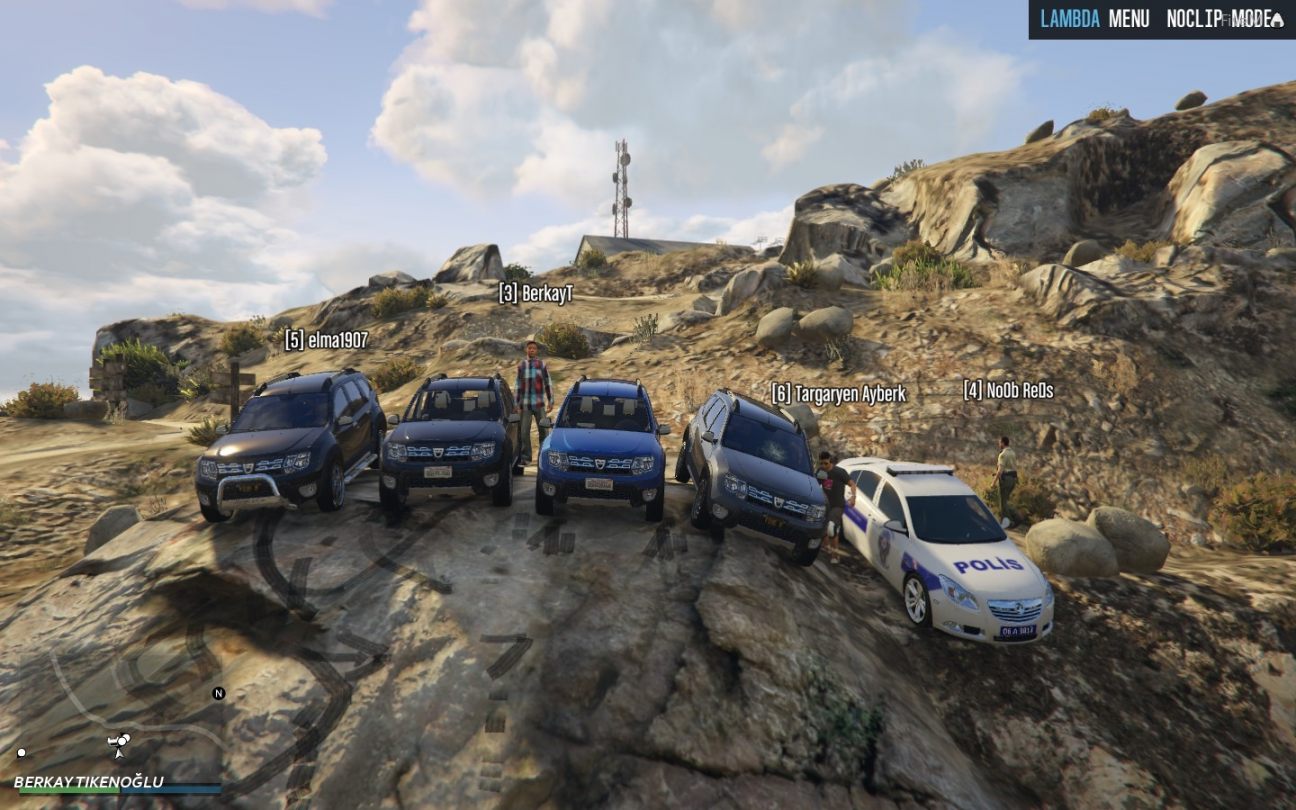Select the BerkayT player name tag
This screenshot has height=810, width=1296.
coord(535,293)
